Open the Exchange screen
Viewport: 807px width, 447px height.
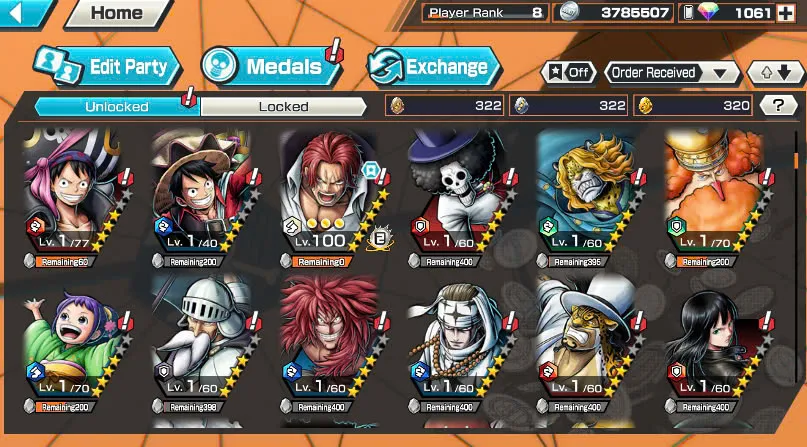[433, 67]
